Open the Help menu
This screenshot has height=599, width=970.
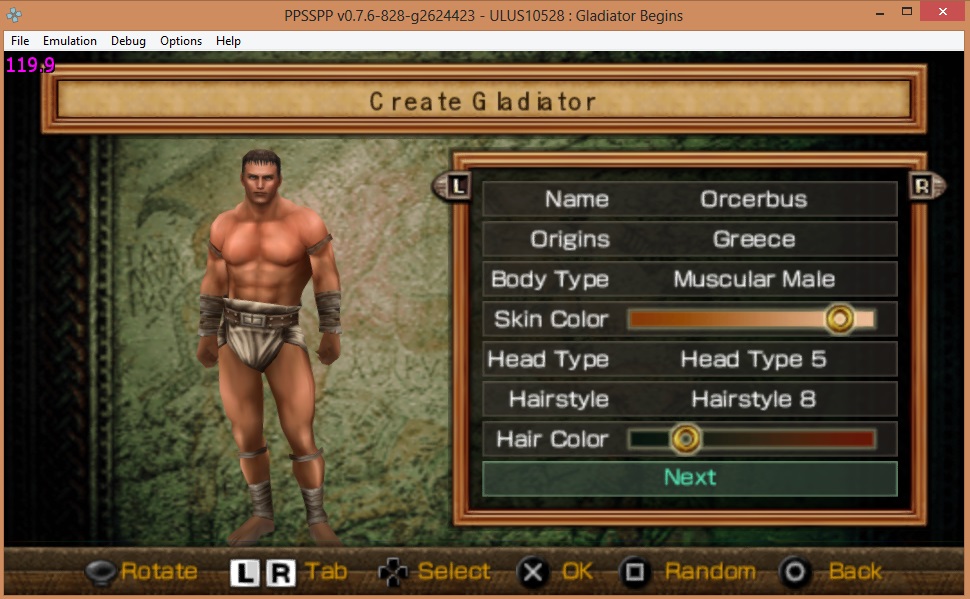click(228, 41)
